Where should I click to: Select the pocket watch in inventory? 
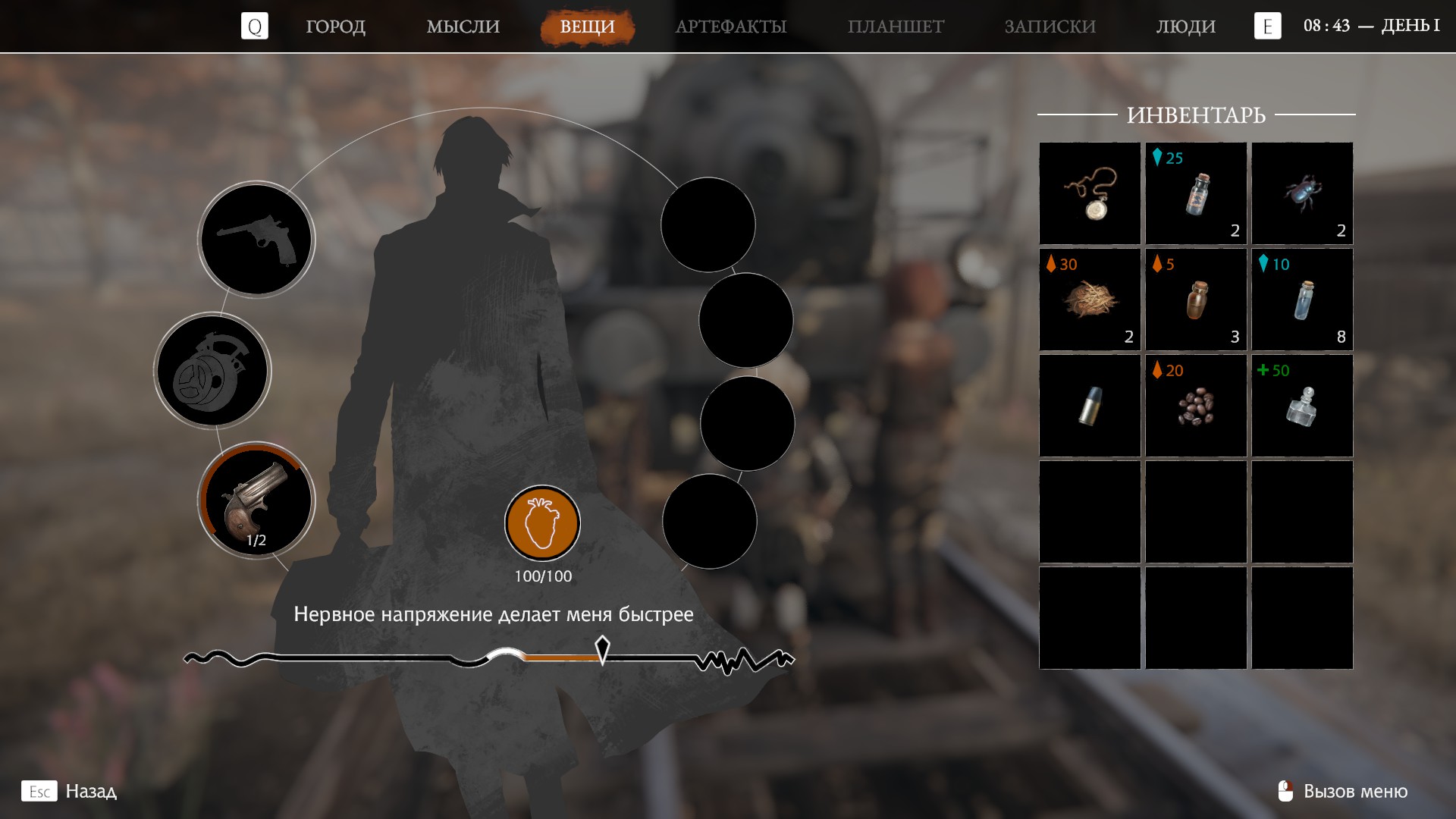click(x=1090, y=193)
